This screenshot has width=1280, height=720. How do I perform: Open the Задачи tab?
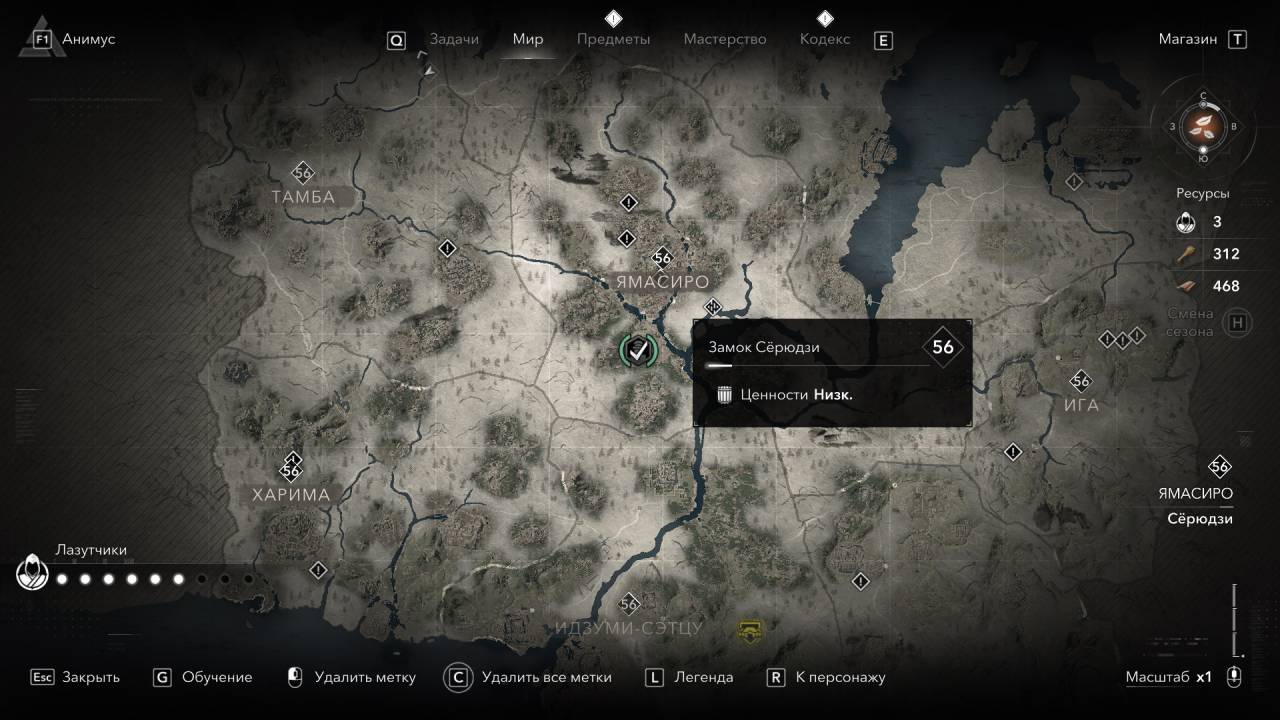[x=454, y=39]
